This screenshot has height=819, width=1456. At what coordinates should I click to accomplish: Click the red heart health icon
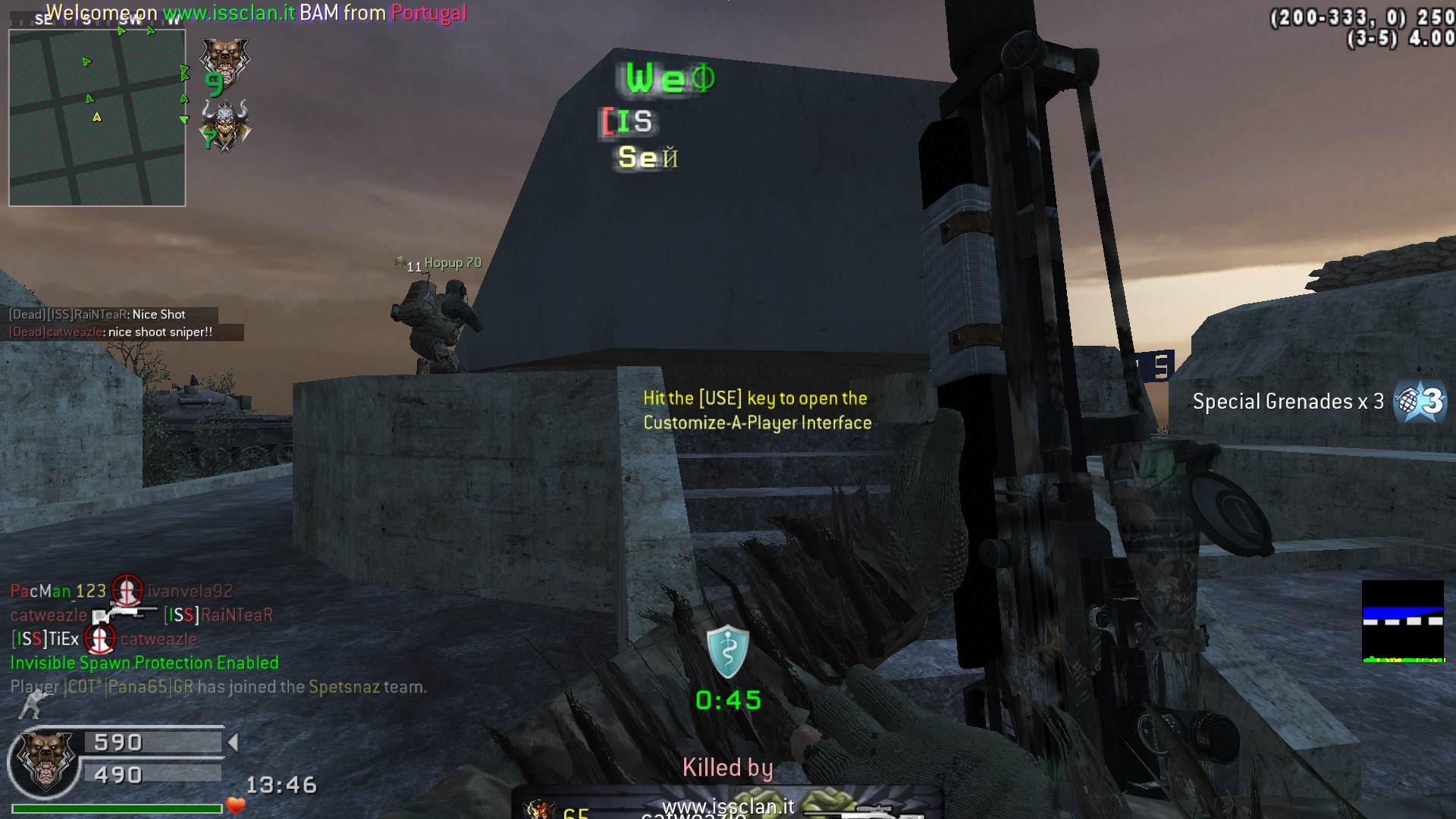pos(236,806)
